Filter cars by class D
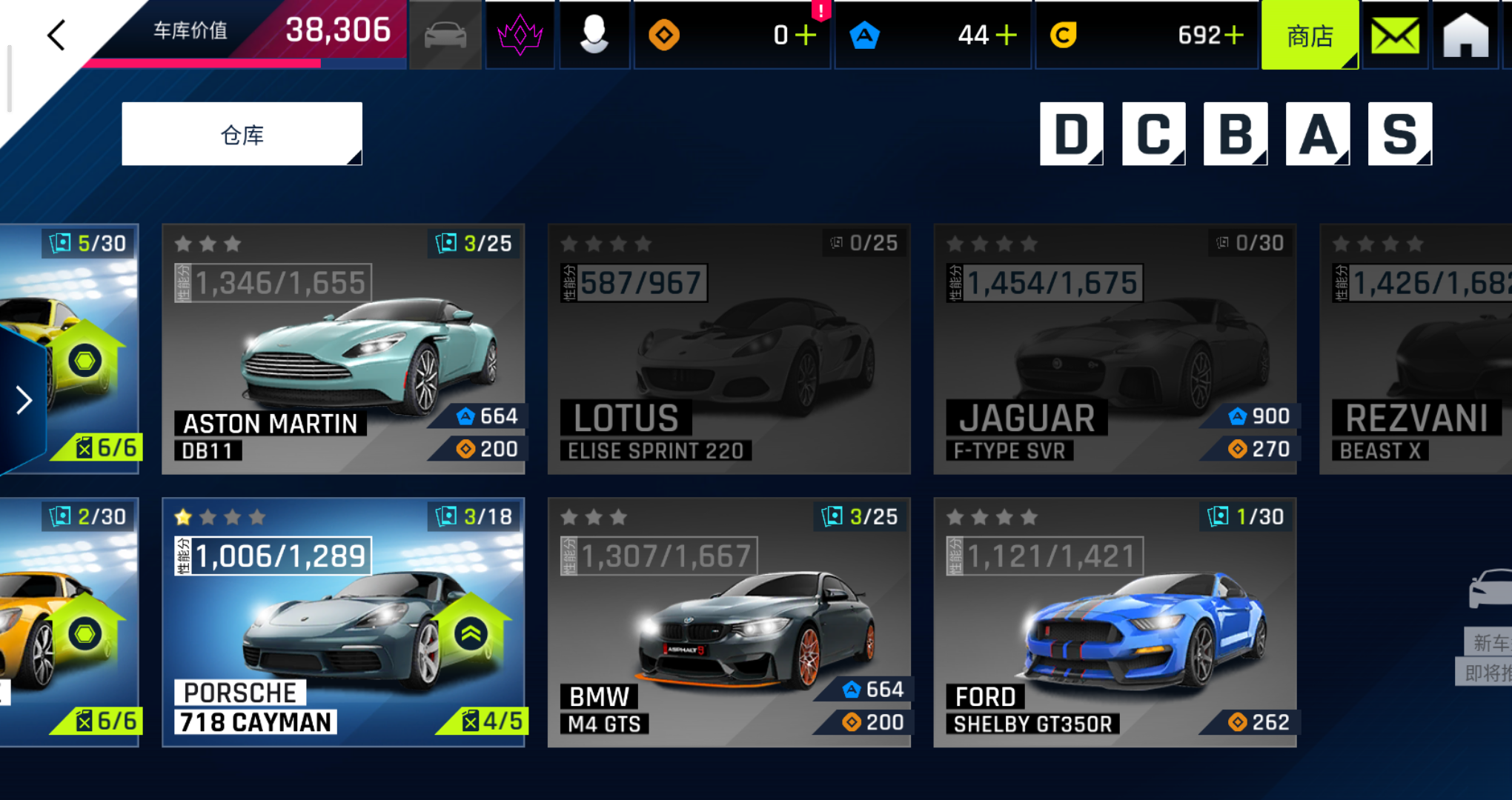The image size is (1512, 800). (x=1071, y=134)
